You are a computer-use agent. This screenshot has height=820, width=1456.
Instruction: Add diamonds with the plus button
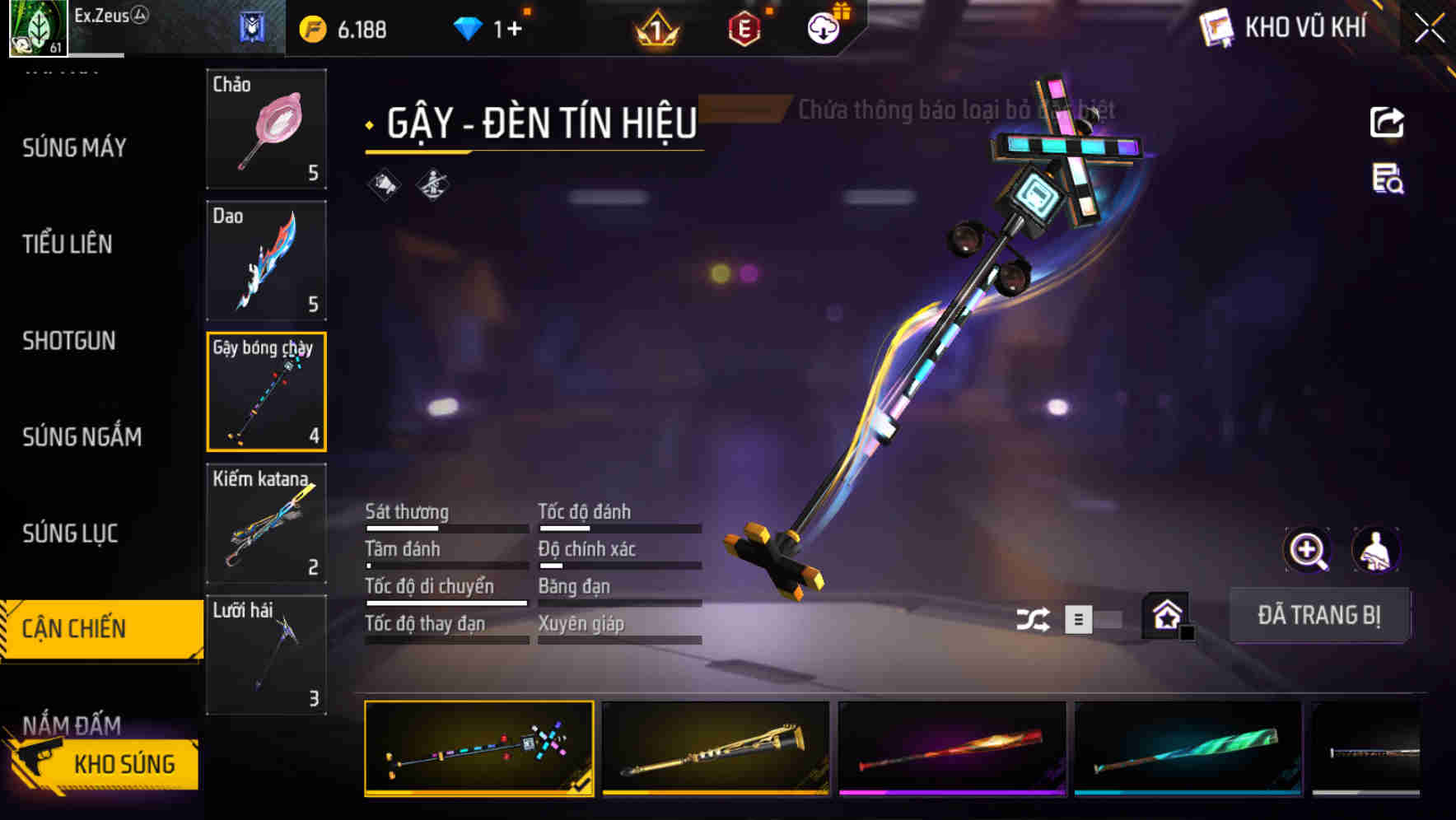(x=514, y=30)
